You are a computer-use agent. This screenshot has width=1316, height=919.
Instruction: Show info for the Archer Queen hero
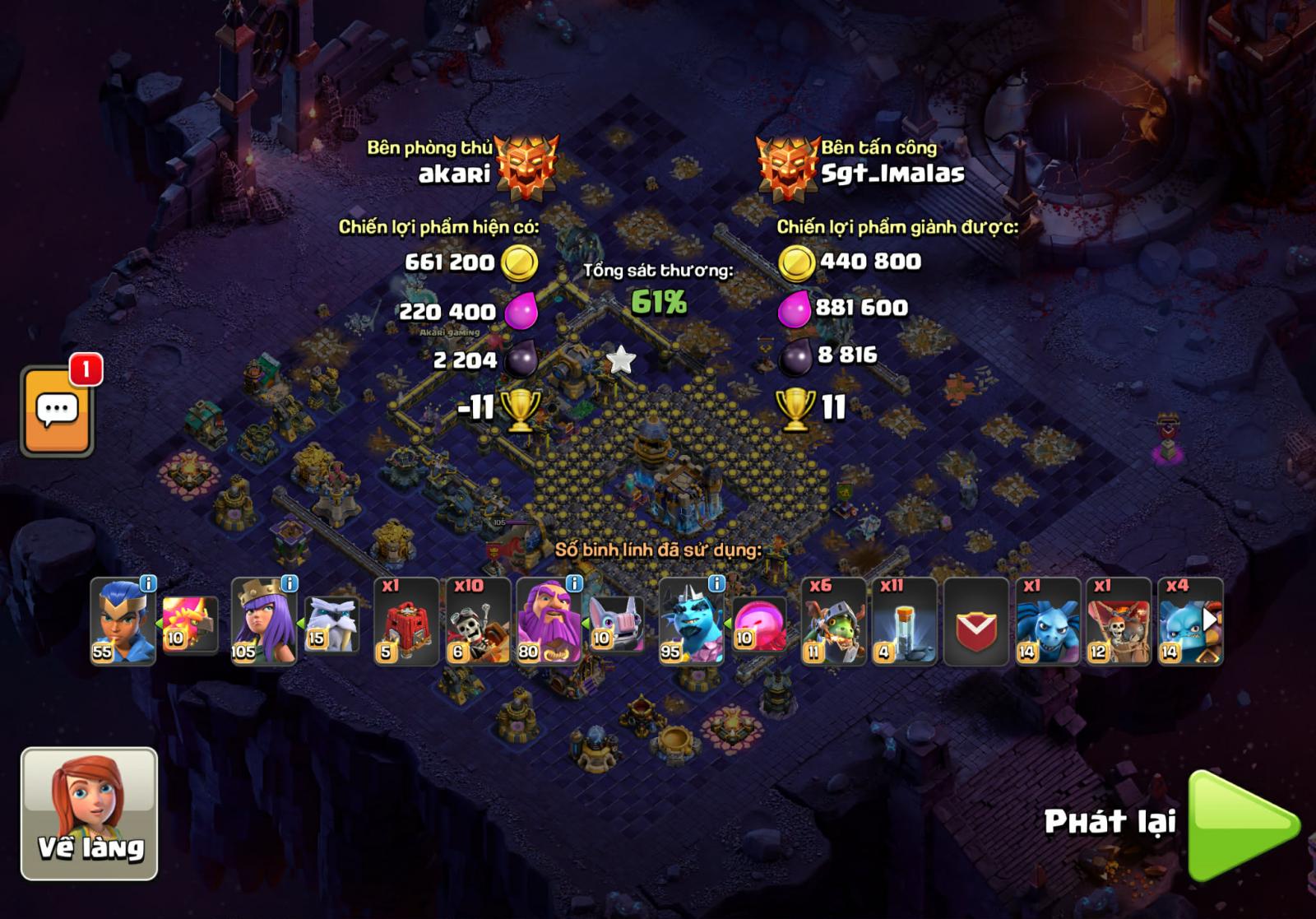pos(290,583)
